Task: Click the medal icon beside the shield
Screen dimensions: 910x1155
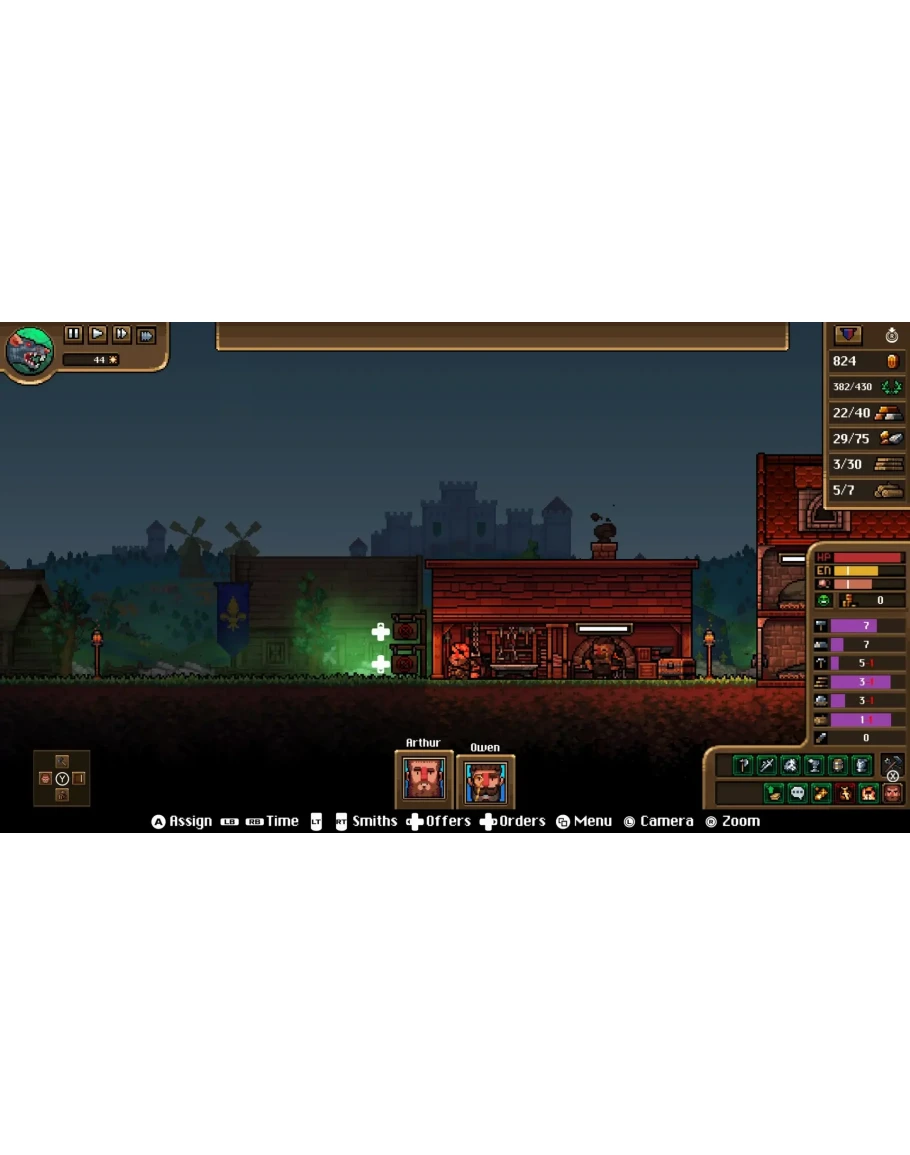Action: [891, 335]
